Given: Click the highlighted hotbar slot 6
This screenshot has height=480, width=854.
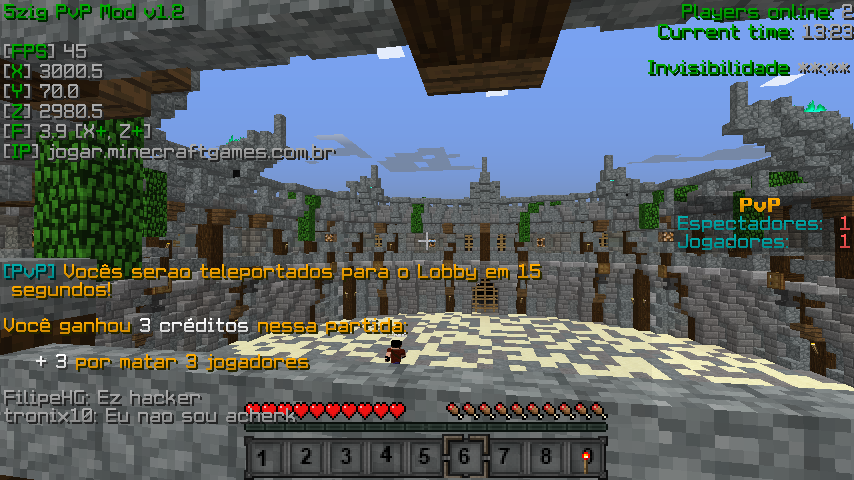Looking at the screenshot, I should click(465, 458).
